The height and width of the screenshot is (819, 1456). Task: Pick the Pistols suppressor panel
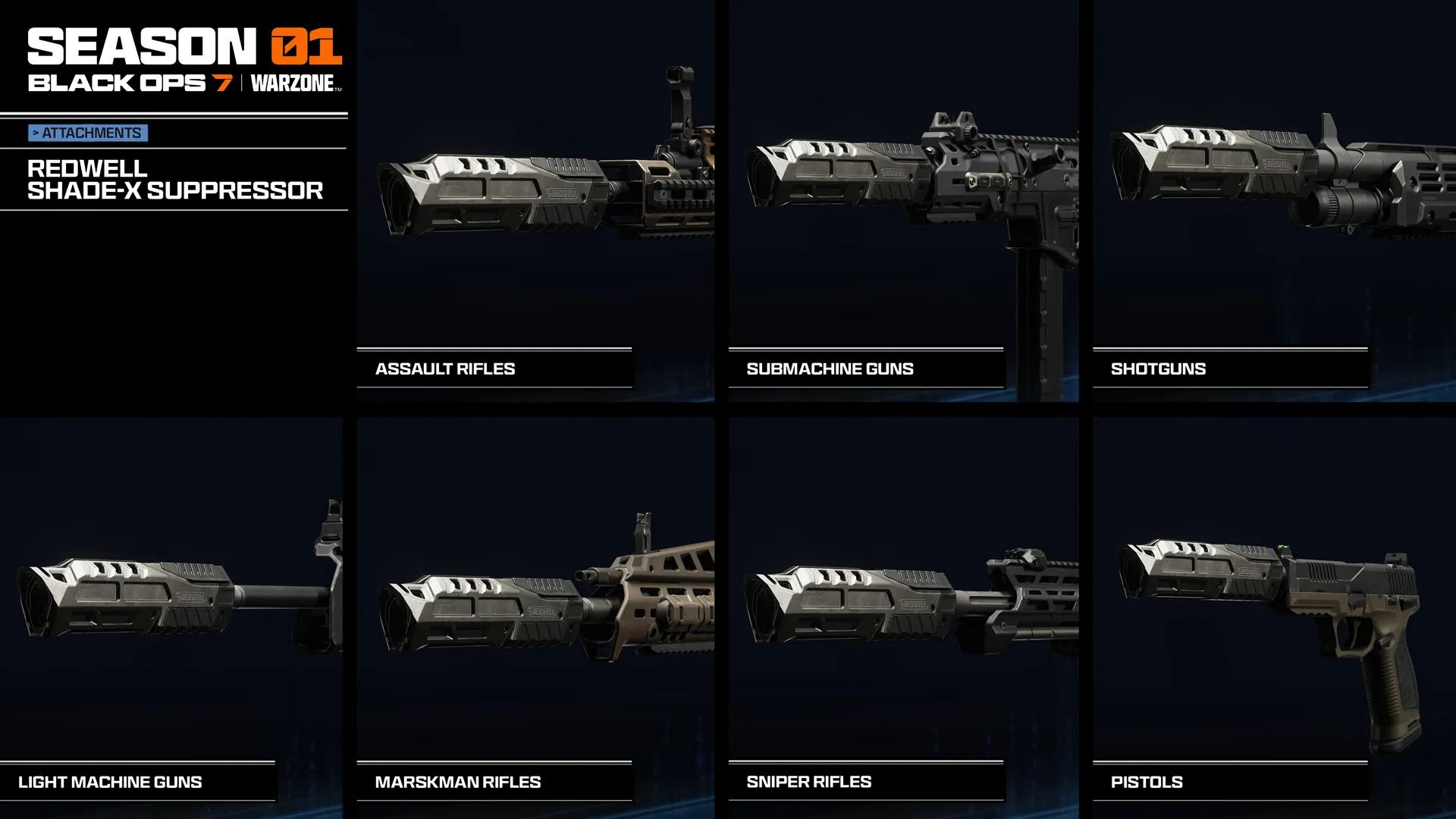(1274, 613)
